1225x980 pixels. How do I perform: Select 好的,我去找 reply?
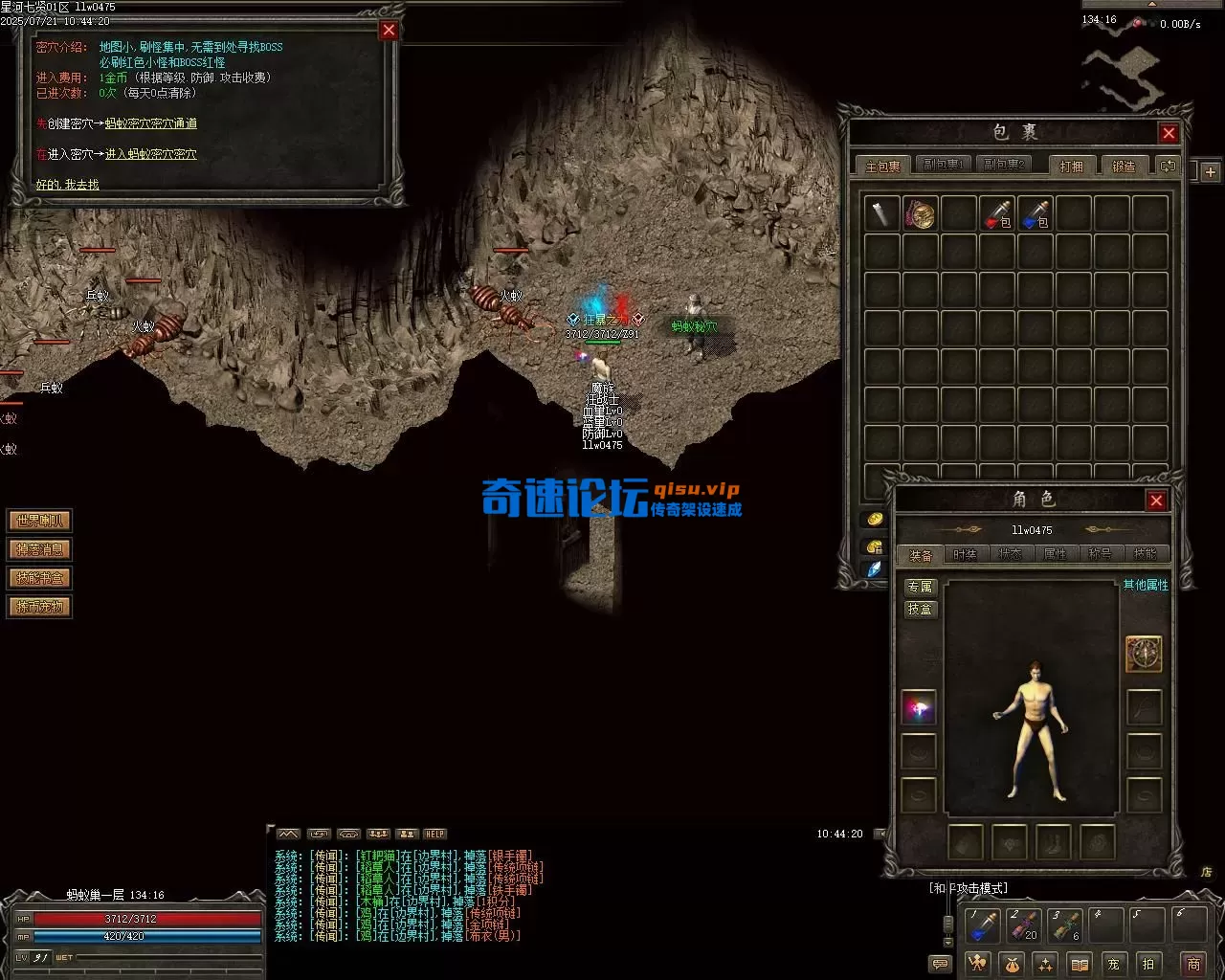click(67, 185)
